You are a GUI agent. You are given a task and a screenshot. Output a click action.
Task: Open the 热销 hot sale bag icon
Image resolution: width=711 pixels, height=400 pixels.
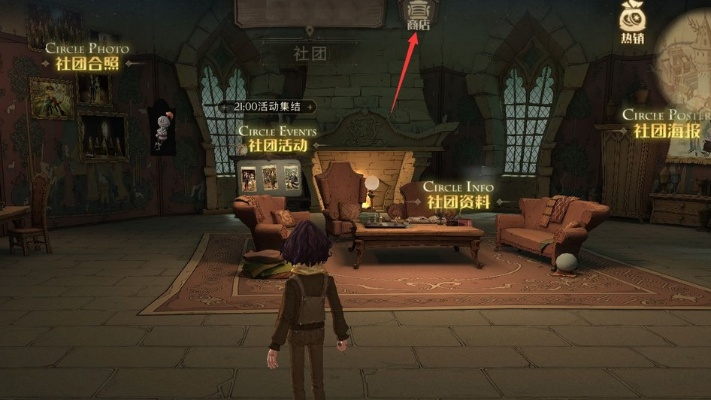pyautogui.click(x=630, y=22)
